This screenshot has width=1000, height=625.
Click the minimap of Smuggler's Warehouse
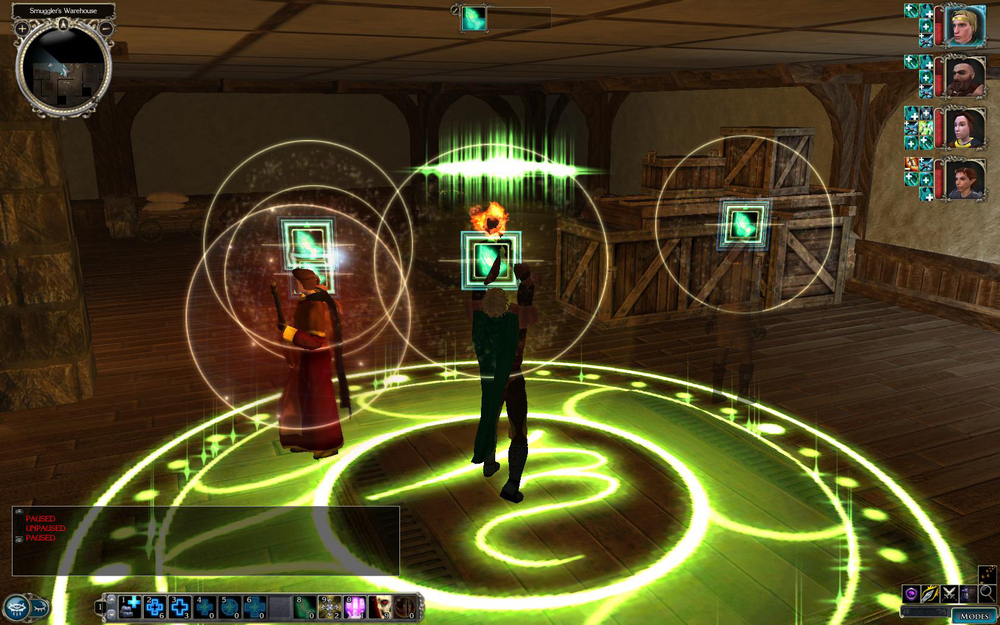coord(64,68)
